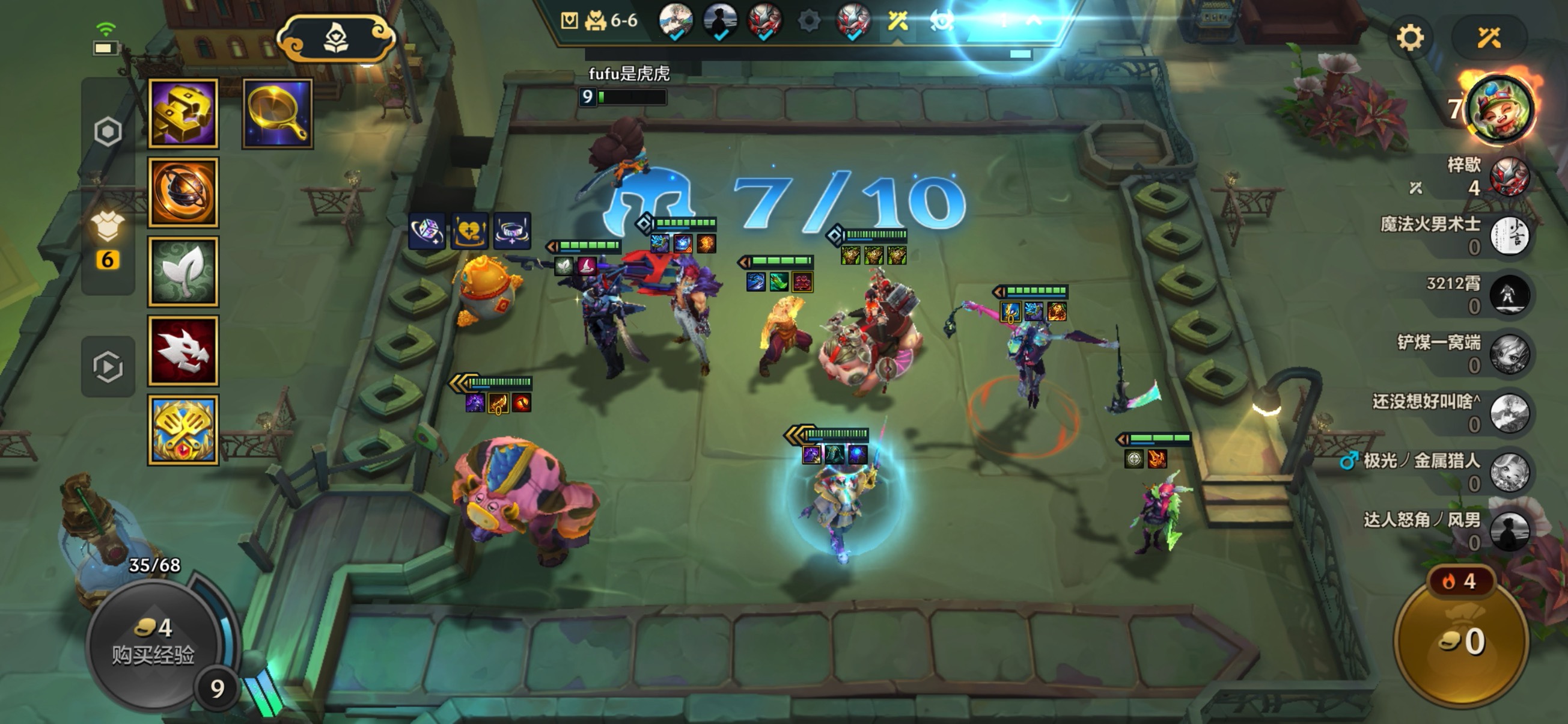Tap the crossed swords button beside settings
The image size is (1568, 724).
tap(1489, 38)
